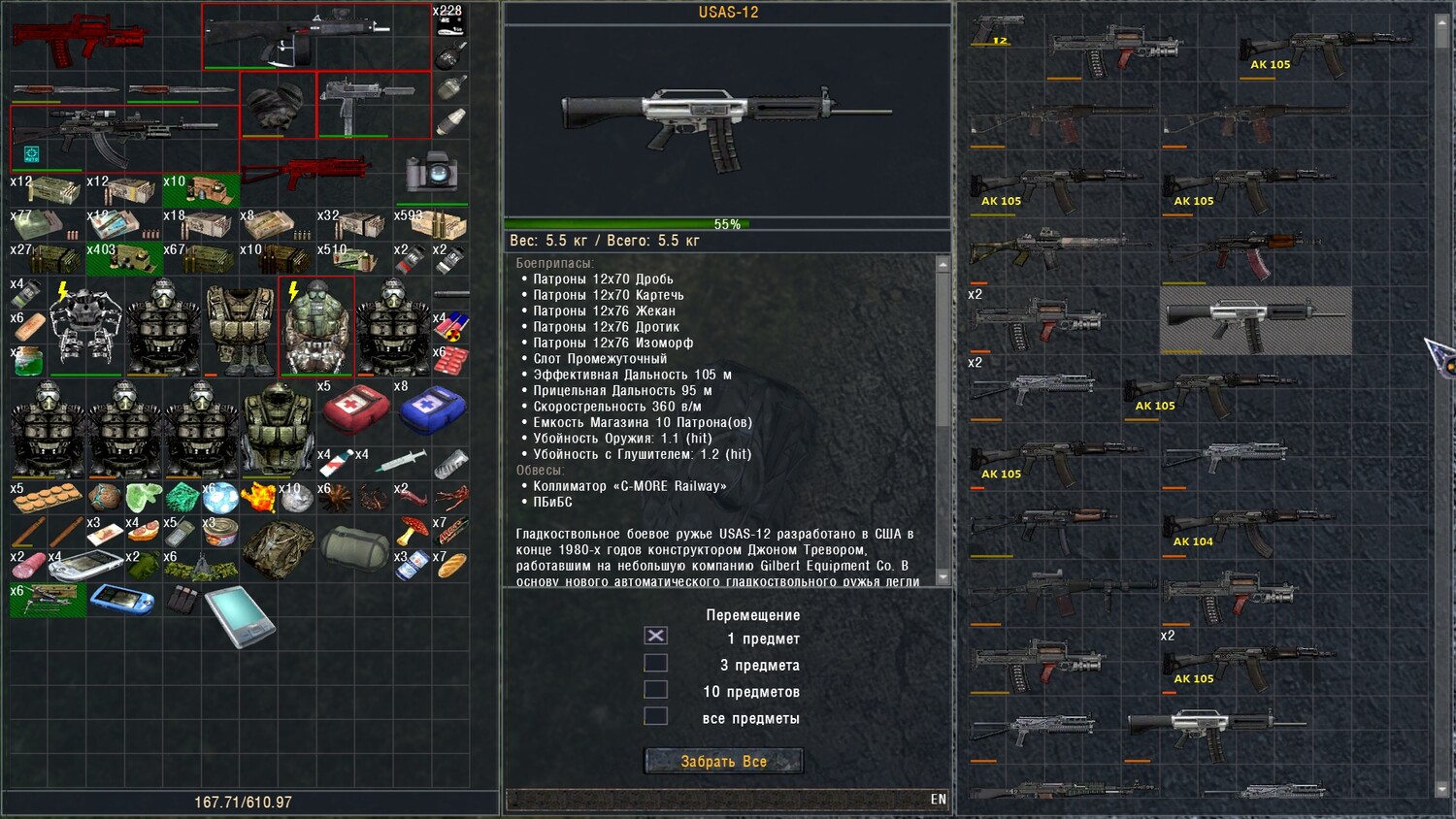Click the "Забрать Все" take-all button
The image size is (1456, 819).
(723, 762)
